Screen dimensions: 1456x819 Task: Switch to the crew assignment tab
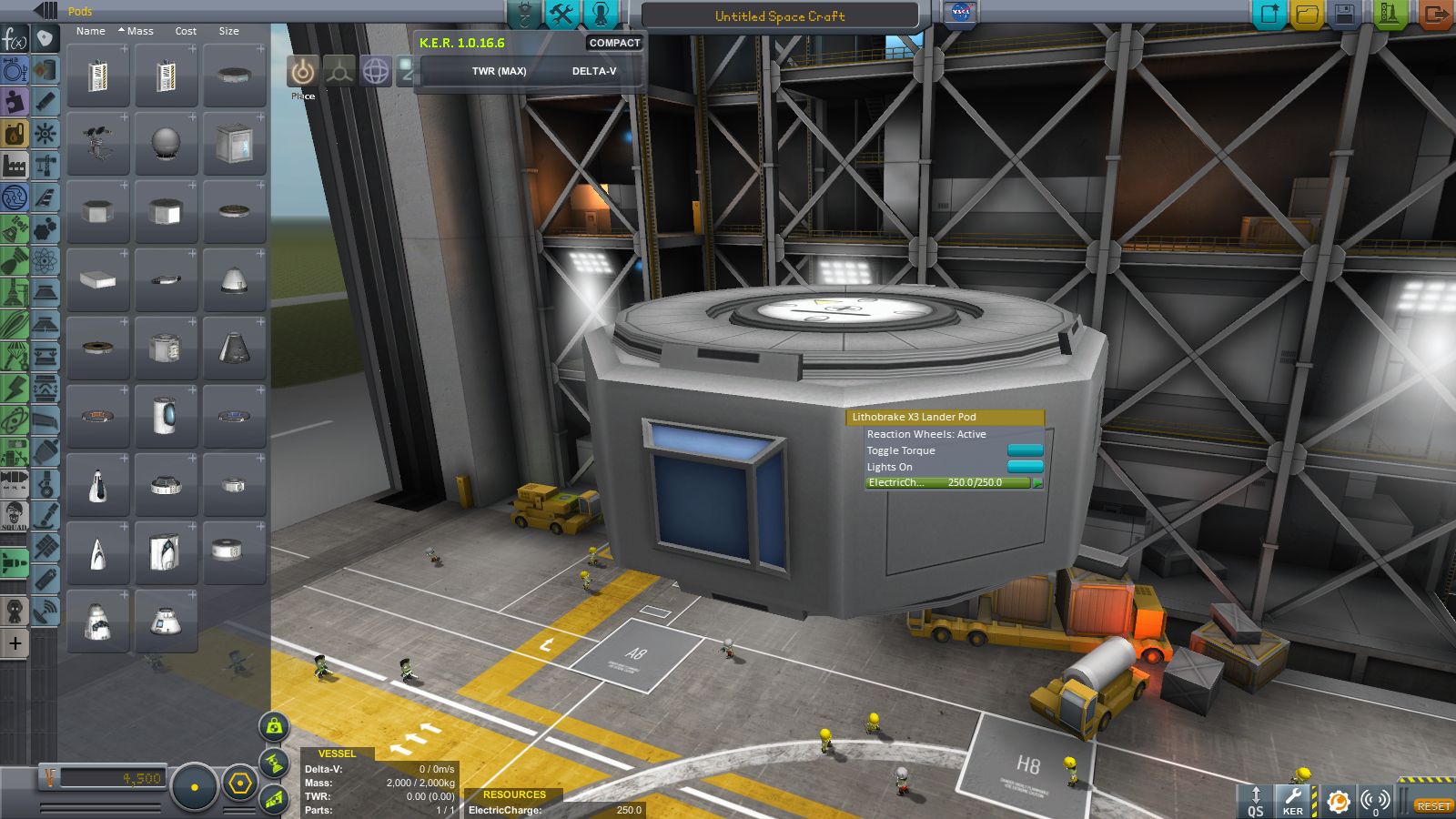tap(601, 14)
